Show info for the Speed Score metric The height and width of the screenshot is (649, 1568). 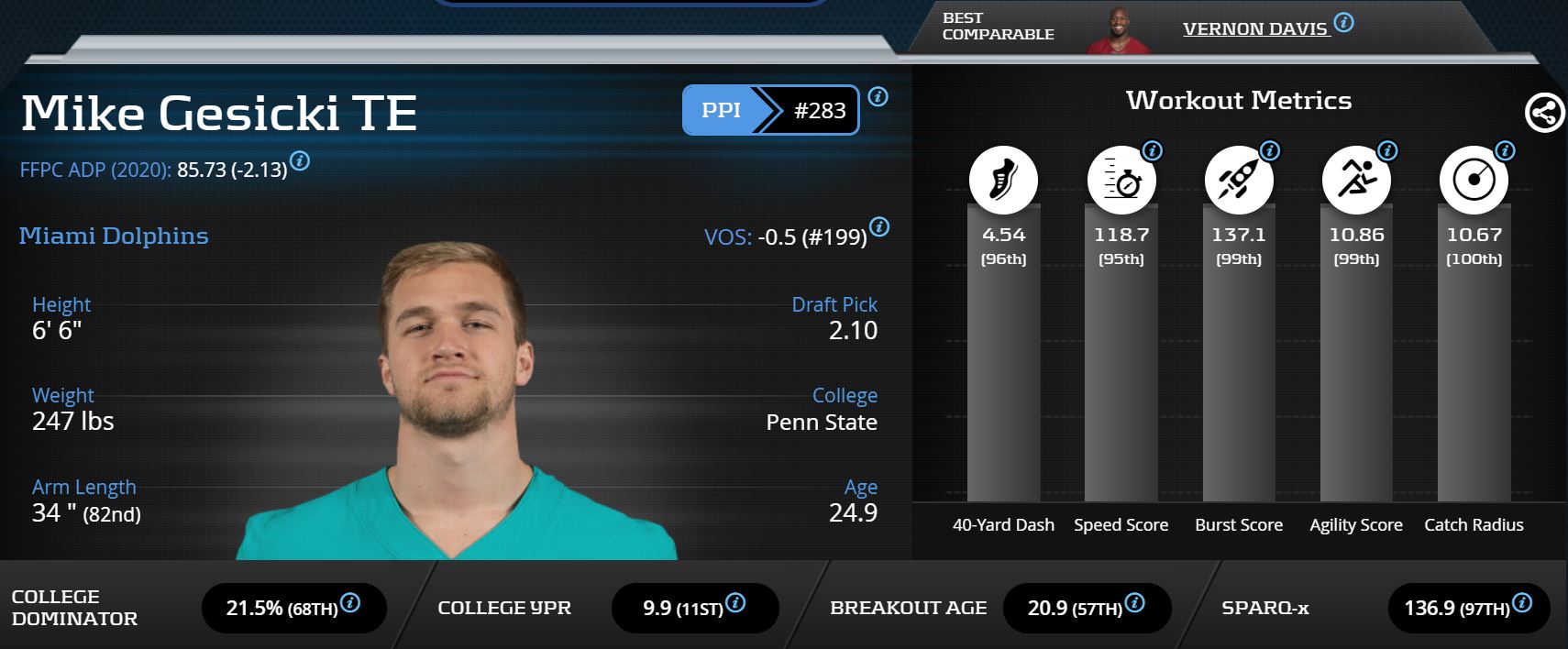tap(1152, 150)
